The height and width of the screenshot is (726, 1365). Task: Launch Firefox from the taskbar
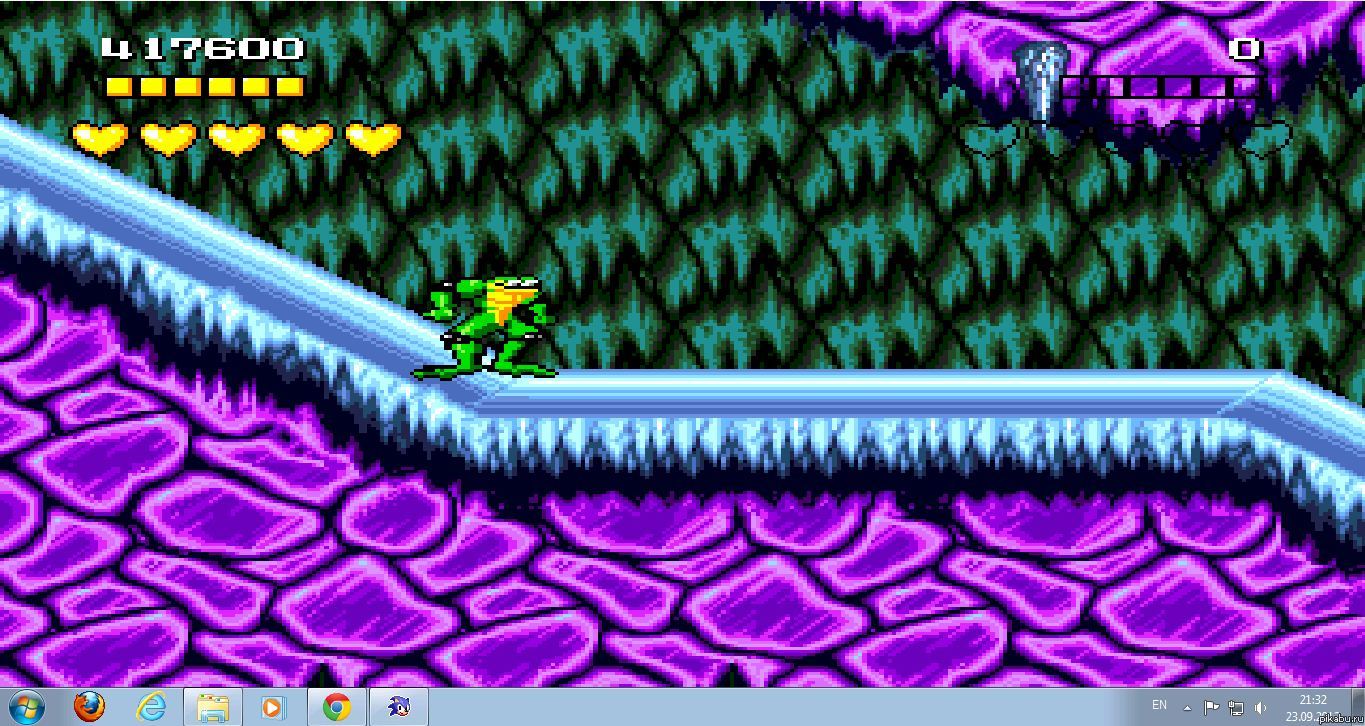(x=90, y=707)
